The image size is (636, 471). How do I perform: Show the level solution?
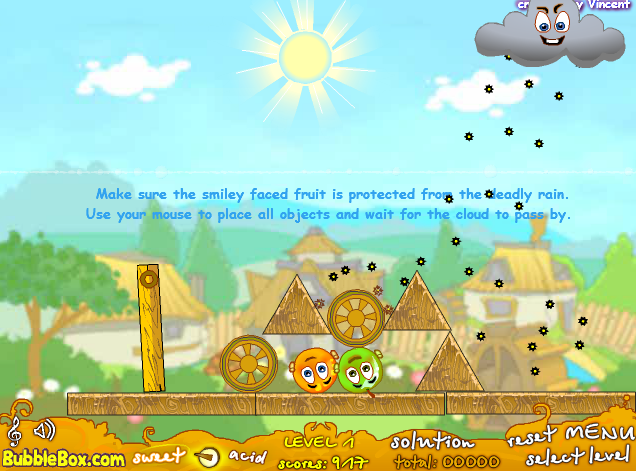tap(431, 441)
